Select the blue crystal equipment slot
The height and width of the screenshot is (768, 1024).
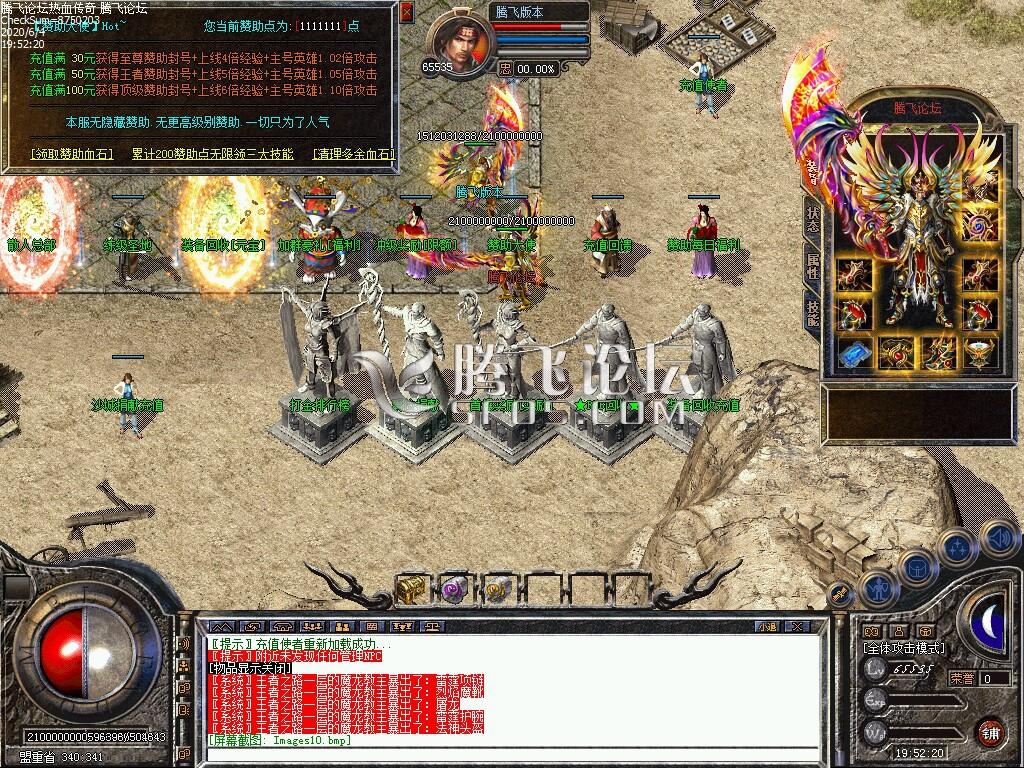point(853,354)
